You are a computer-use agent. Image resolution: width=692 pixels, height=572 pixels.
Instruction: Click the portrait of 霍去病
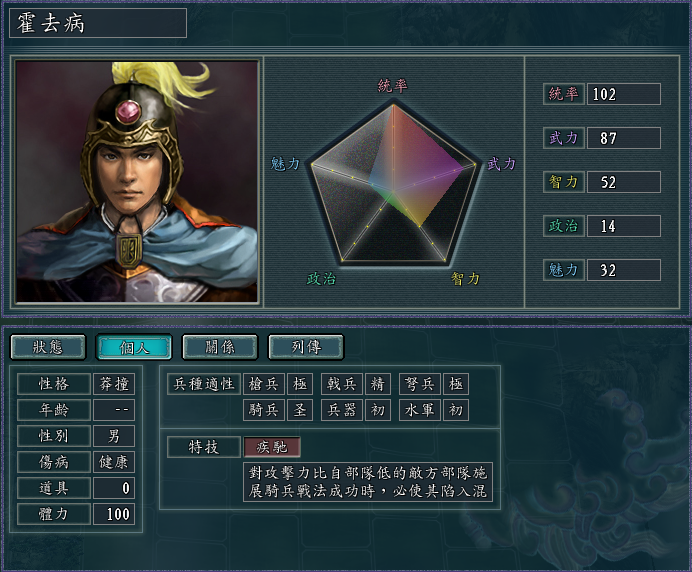(x=136, y=182)
